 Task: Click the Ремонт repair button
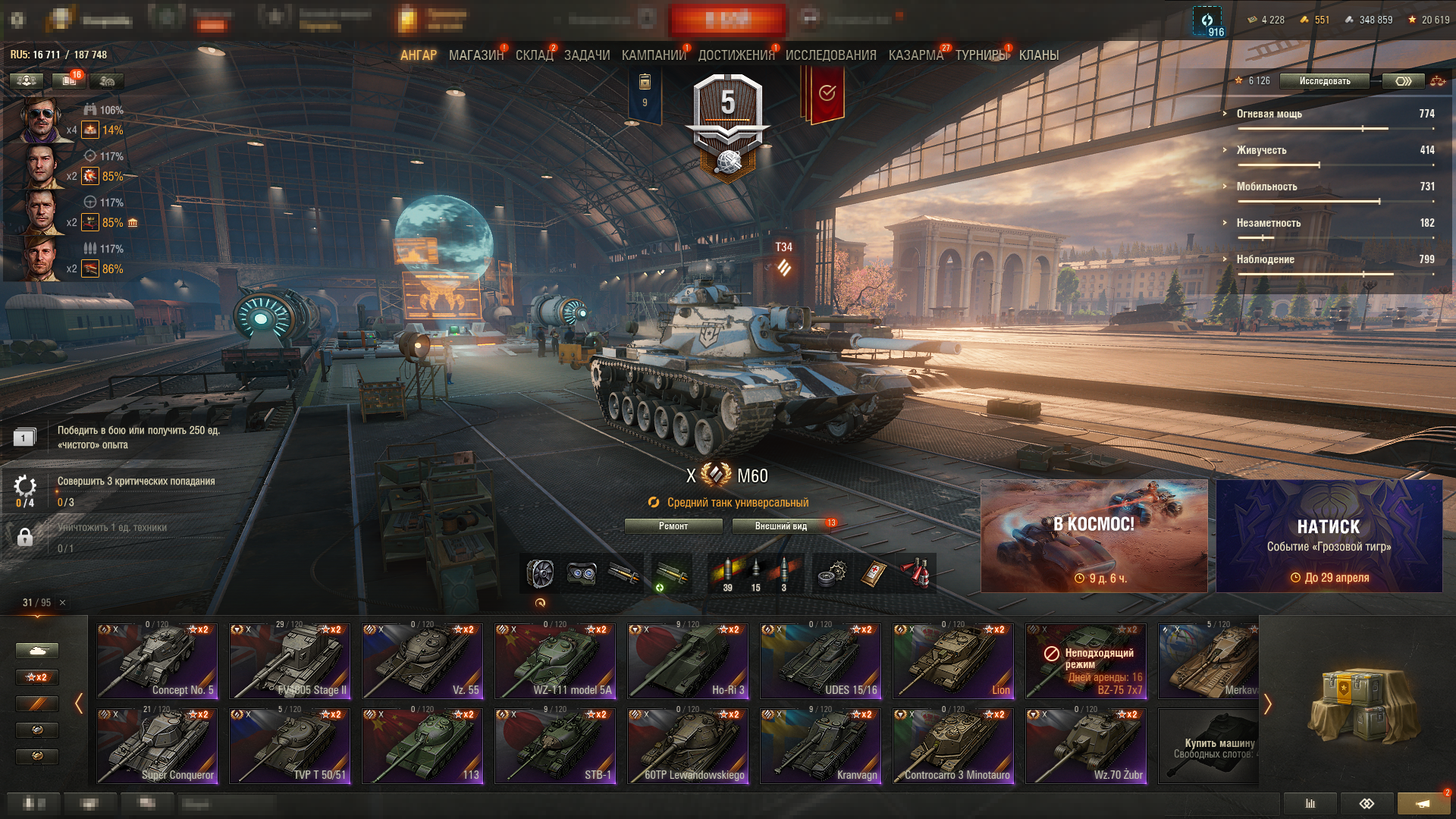pyautogui.click(x=673, y=526)
